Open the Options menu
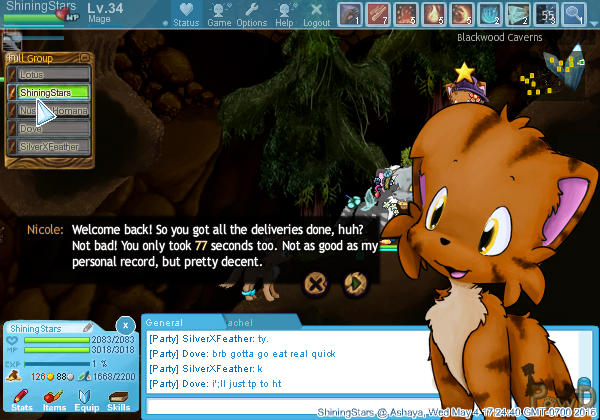The height and width of the screenshot is (420, 600). click(x=251, y=14)
